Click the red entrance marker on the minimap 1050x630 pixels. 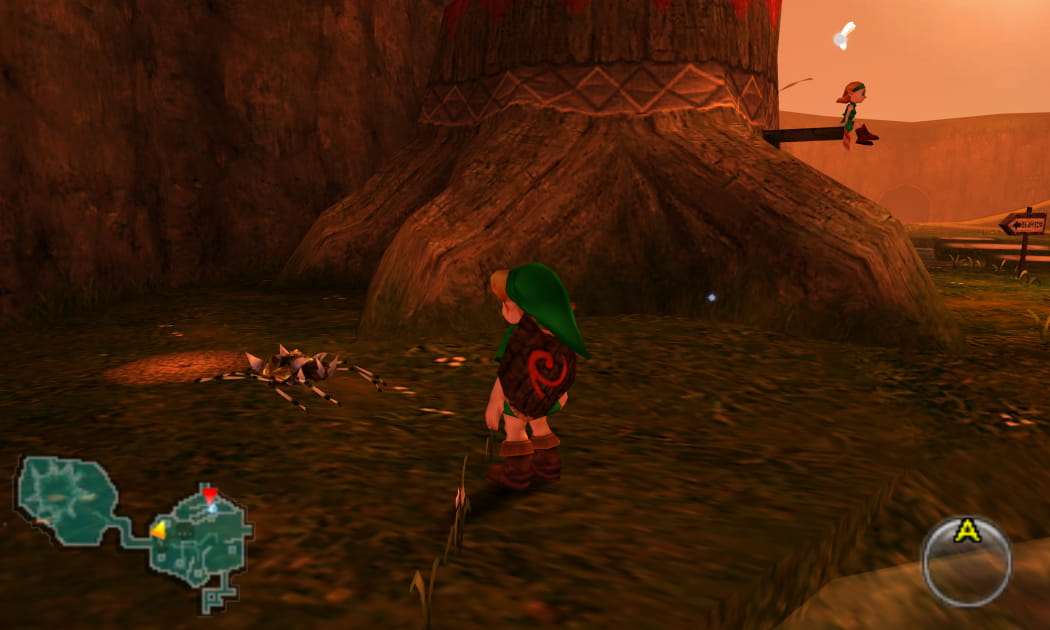click(209, 494)
